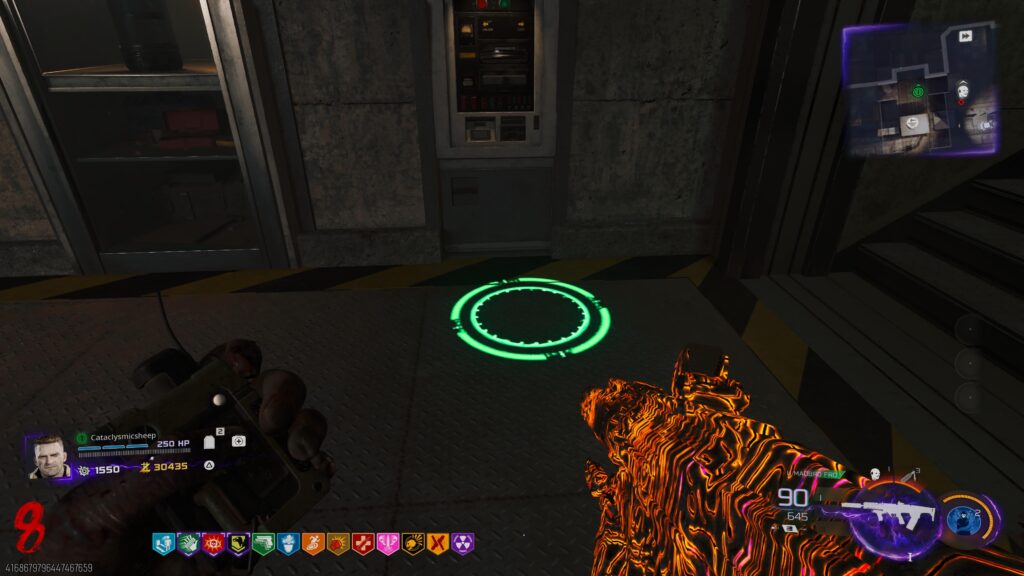Click the armor plate count icon
Screen dimensions: 1024x576
(x=210, y=441)
